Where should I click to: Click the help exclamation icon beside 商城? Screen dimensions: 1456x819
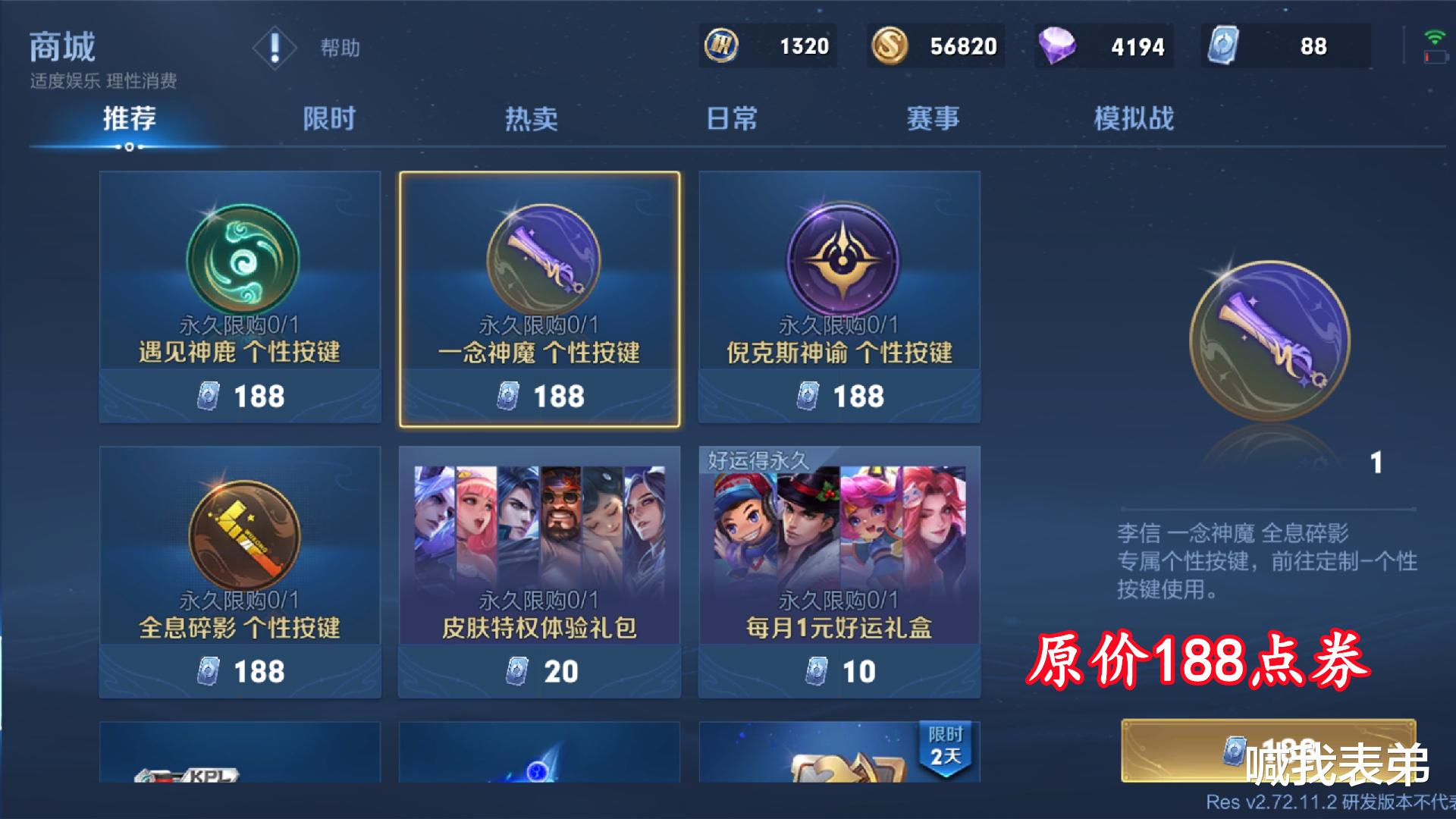[x=275, y=47]
